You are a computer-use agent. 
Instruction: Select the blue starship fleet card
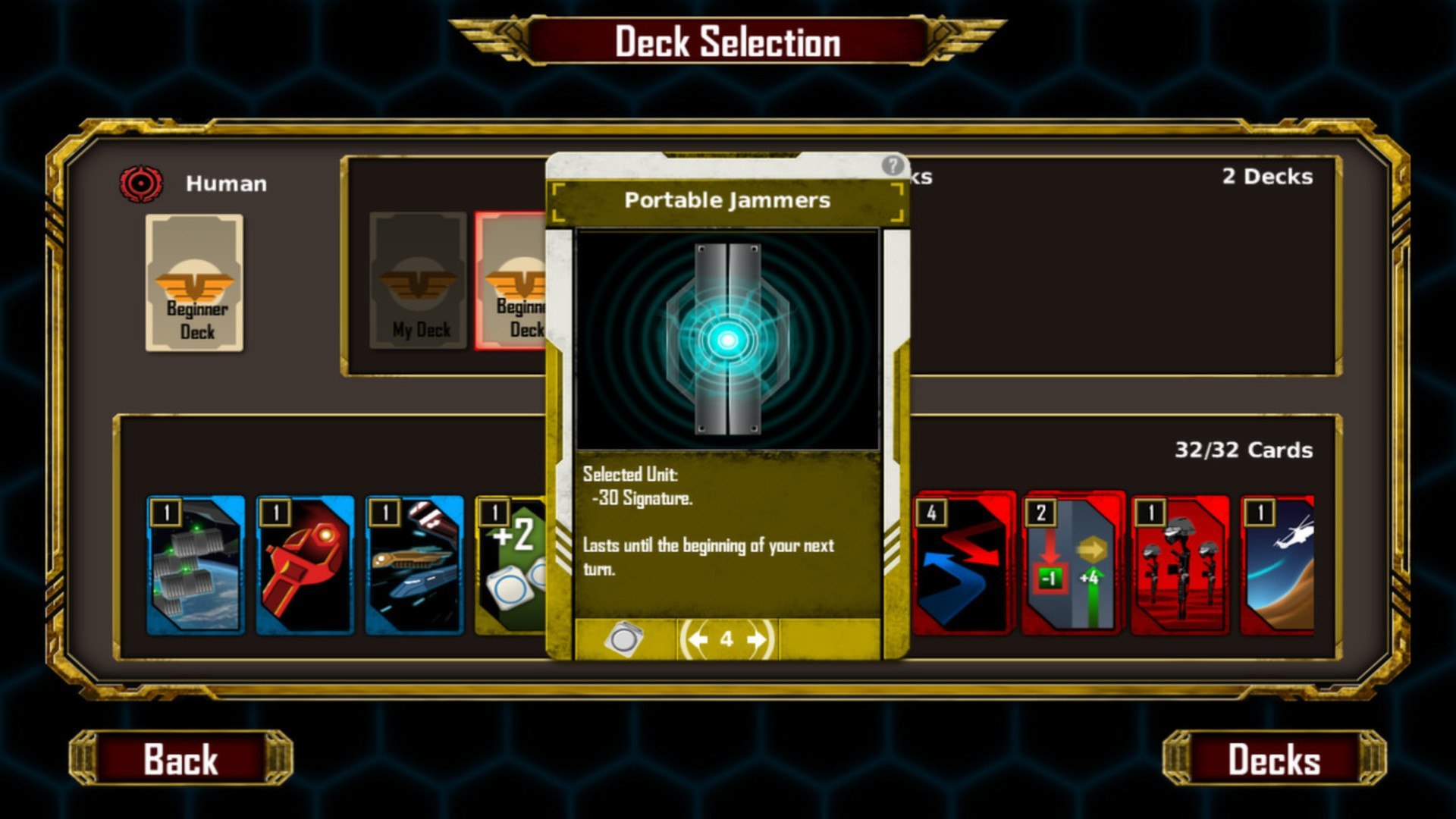(x=414, y=565)
